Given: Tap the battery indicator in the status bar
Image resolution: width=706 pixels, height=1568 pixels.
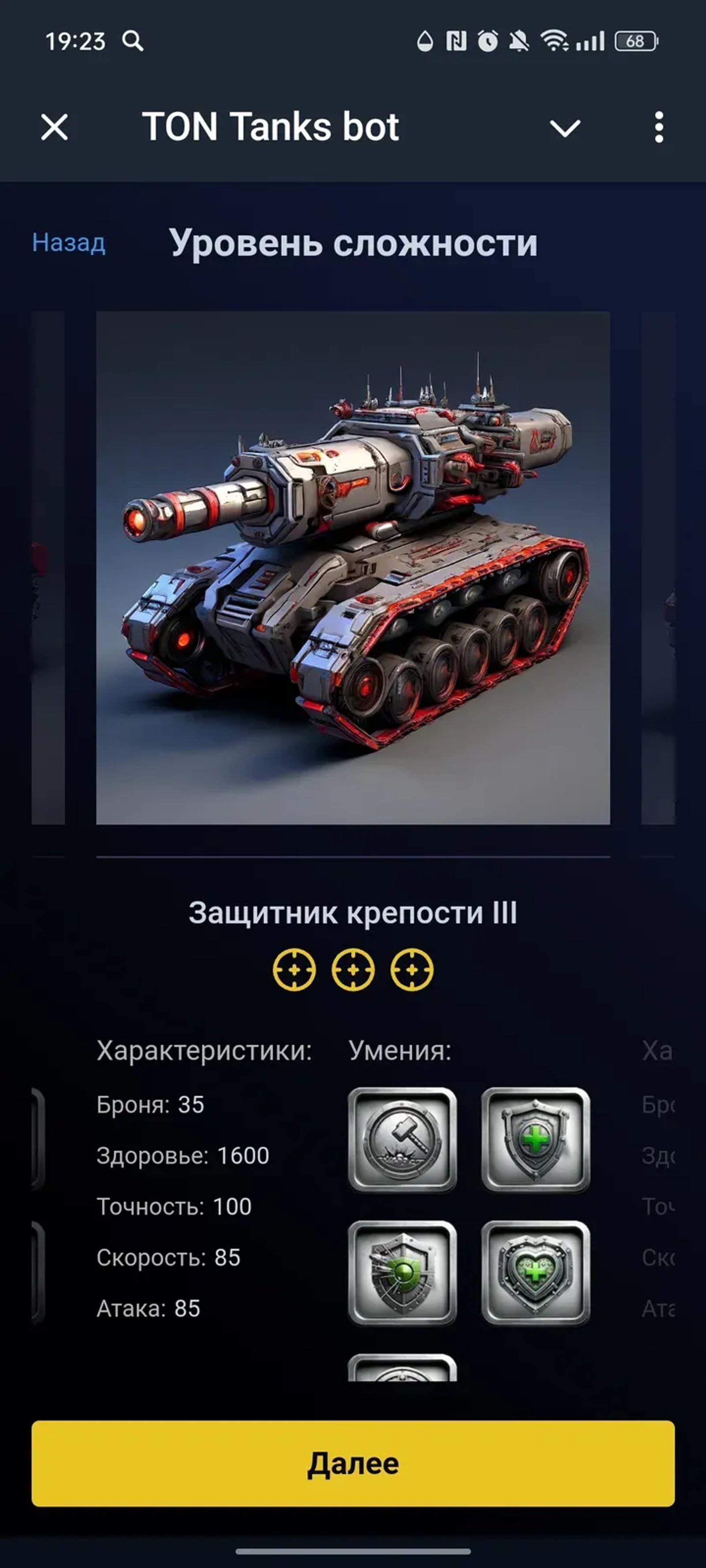Looking at the screenshot, I should (635, 40).
